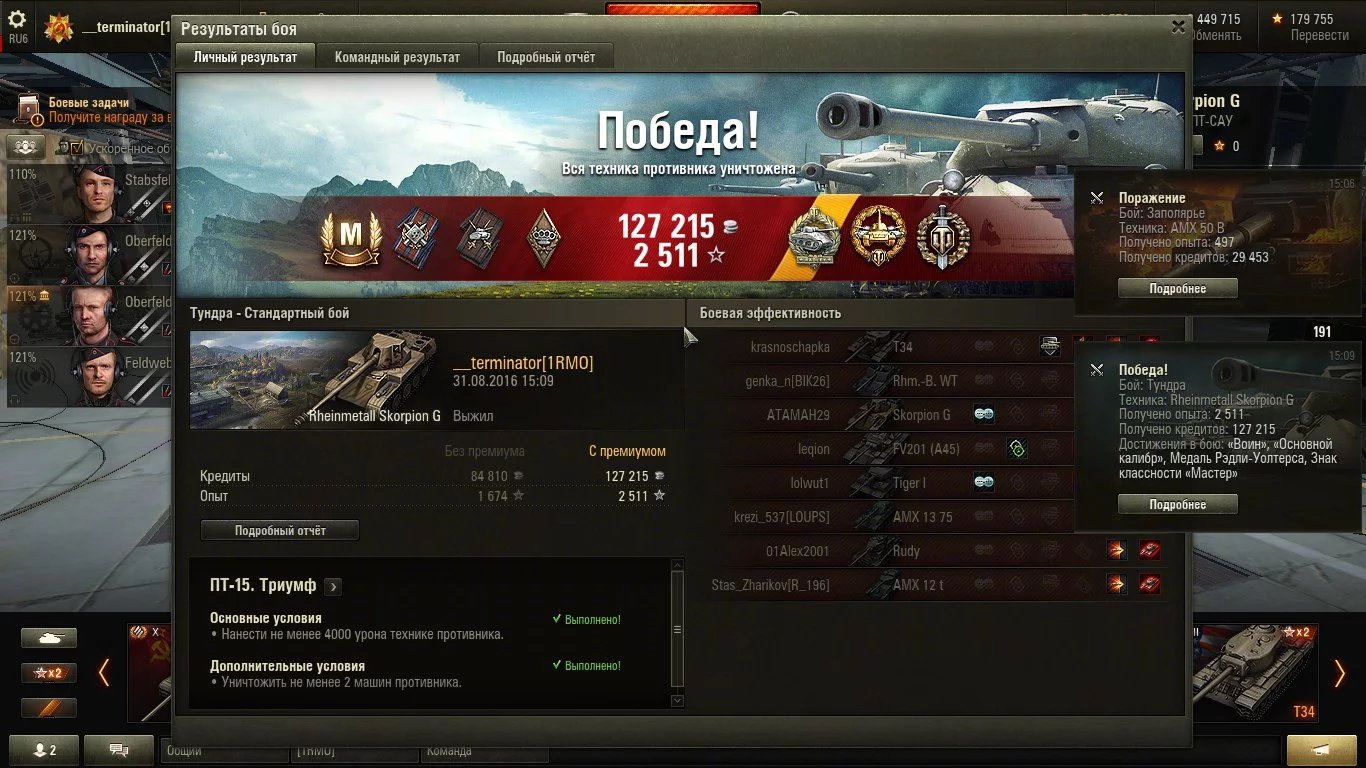
Task: Close the battle results window
Action: (x=1179, y=28)
